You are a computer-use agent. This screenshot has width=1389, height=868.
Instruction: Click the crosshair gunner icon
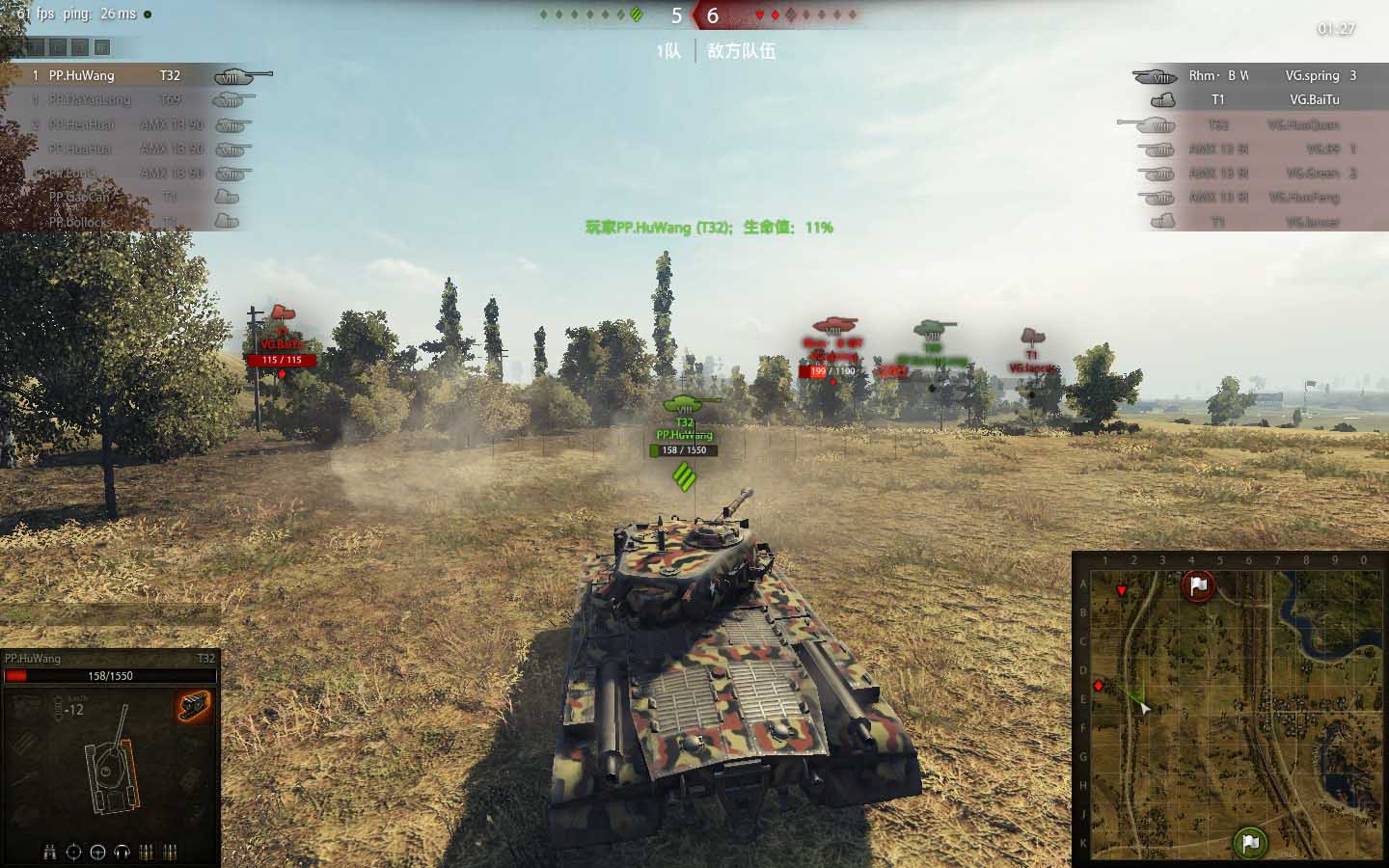pyautogui.click(x=74, y=853)
